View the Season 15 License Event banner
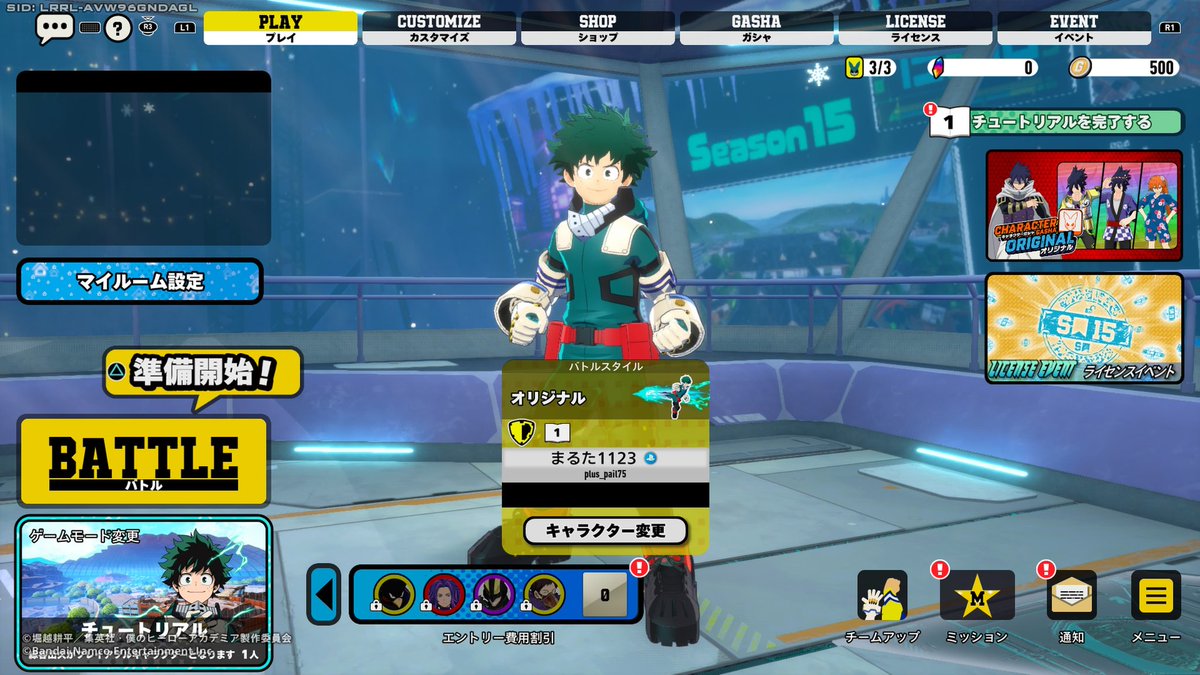Viewport: 1200px width, 675px height. [1084, 328]
